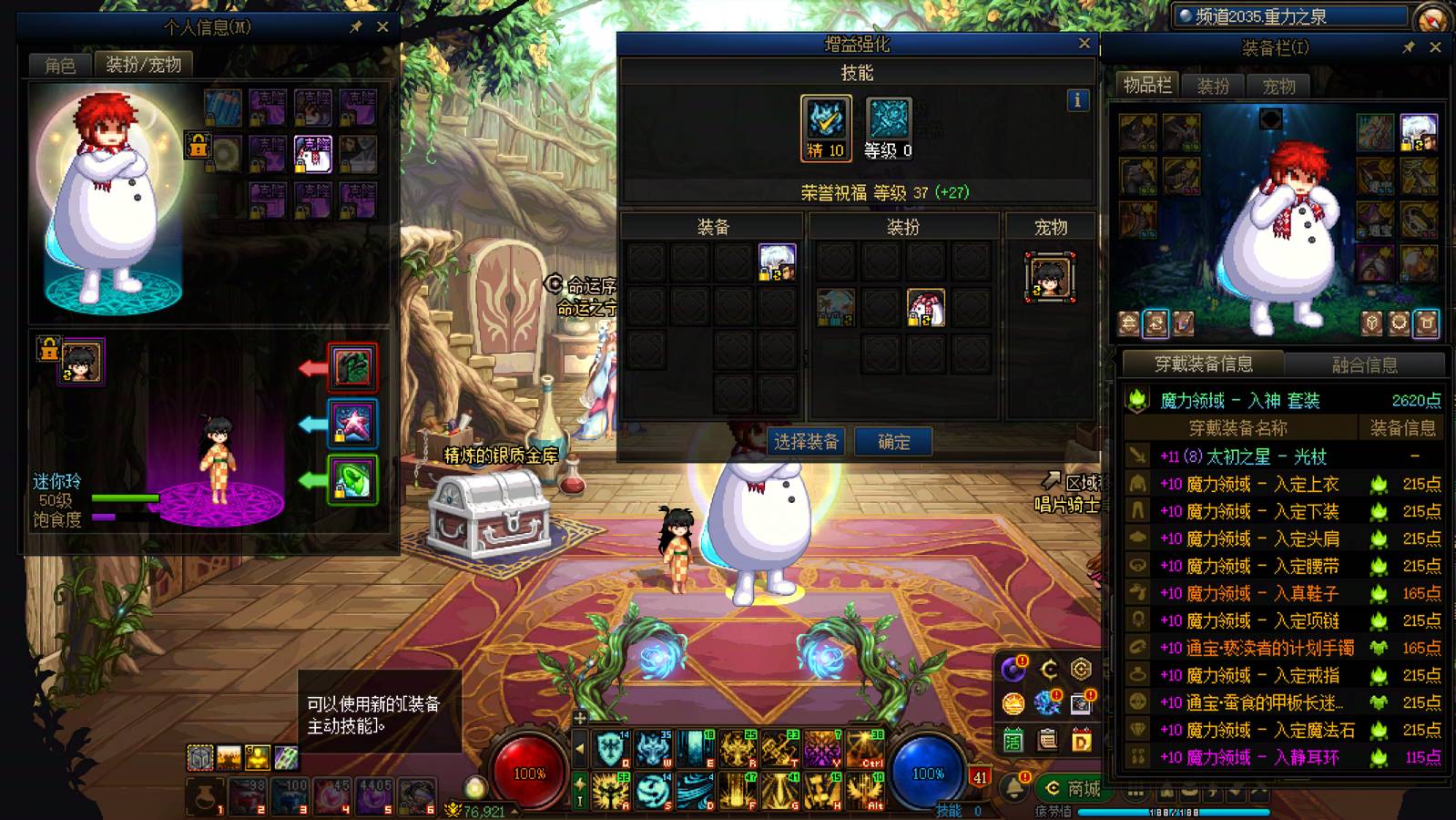Close the 增益强化 buff enhancement window

click(x=1084, y=43)
